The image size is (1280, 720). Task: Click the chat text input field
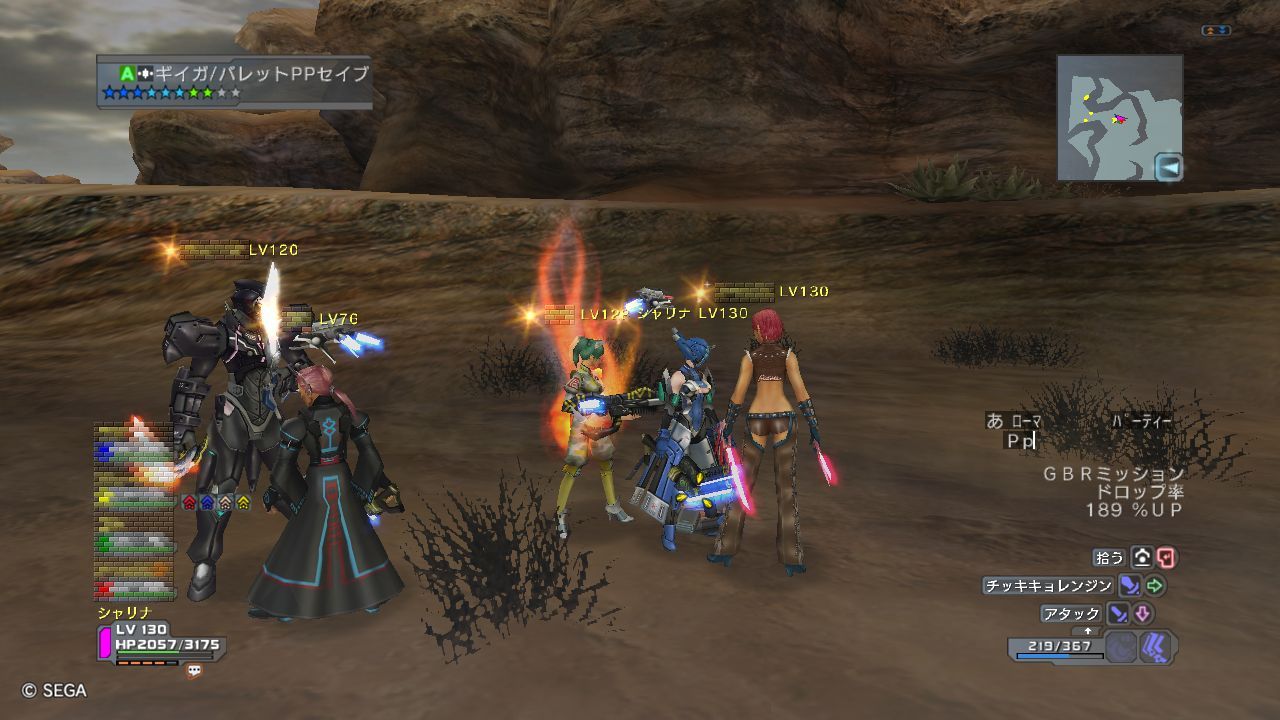click(x=1060, y=441)
